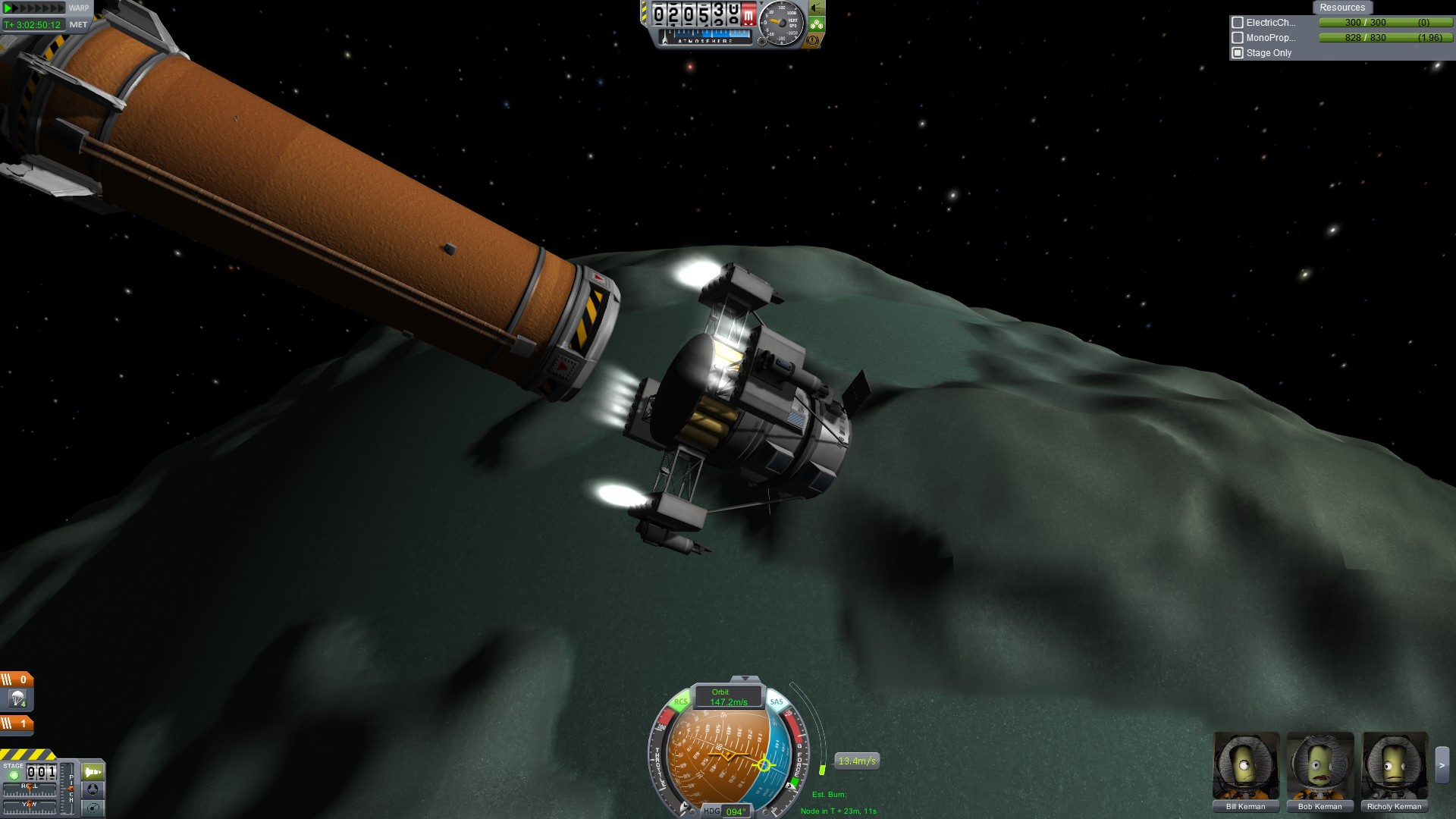Toggle the ElectricCharge resource checkbox
Image resolution: width=1456 pixels, height=819 pixels.
pos(1238,23)
